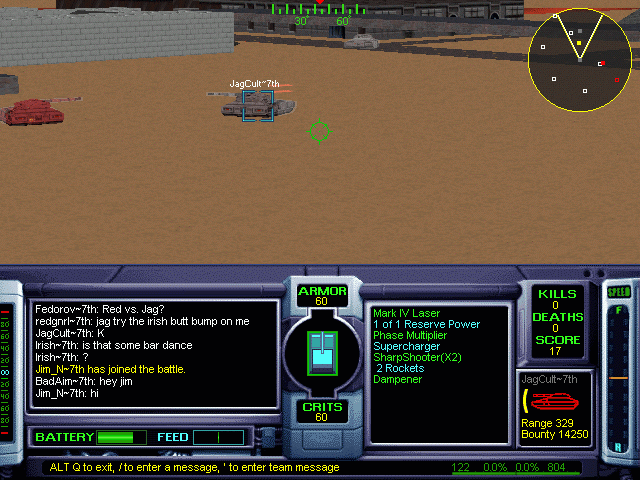Select the 2 Rockets entry

[400, 368]
